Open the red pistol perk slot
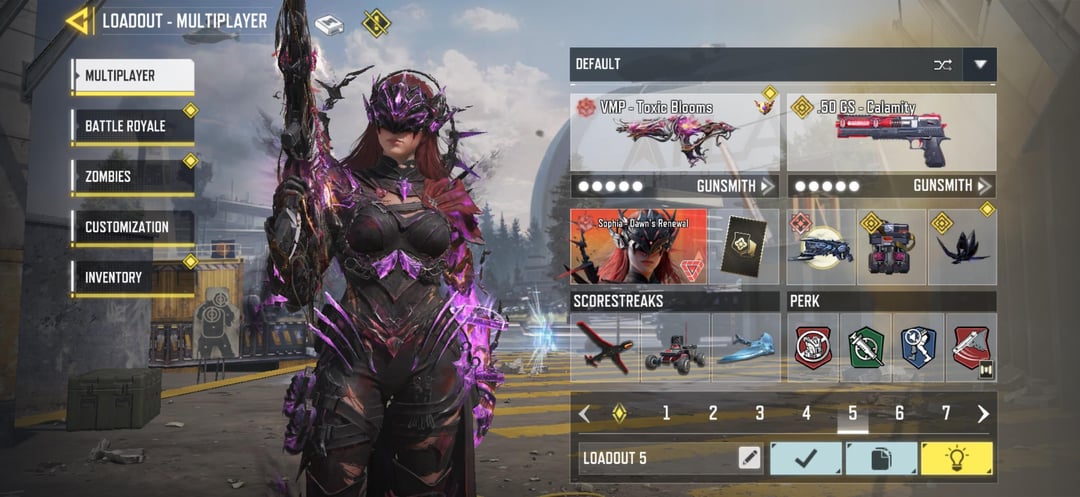1080x497 pixels. pyautogui.click(x=971, y=348)
